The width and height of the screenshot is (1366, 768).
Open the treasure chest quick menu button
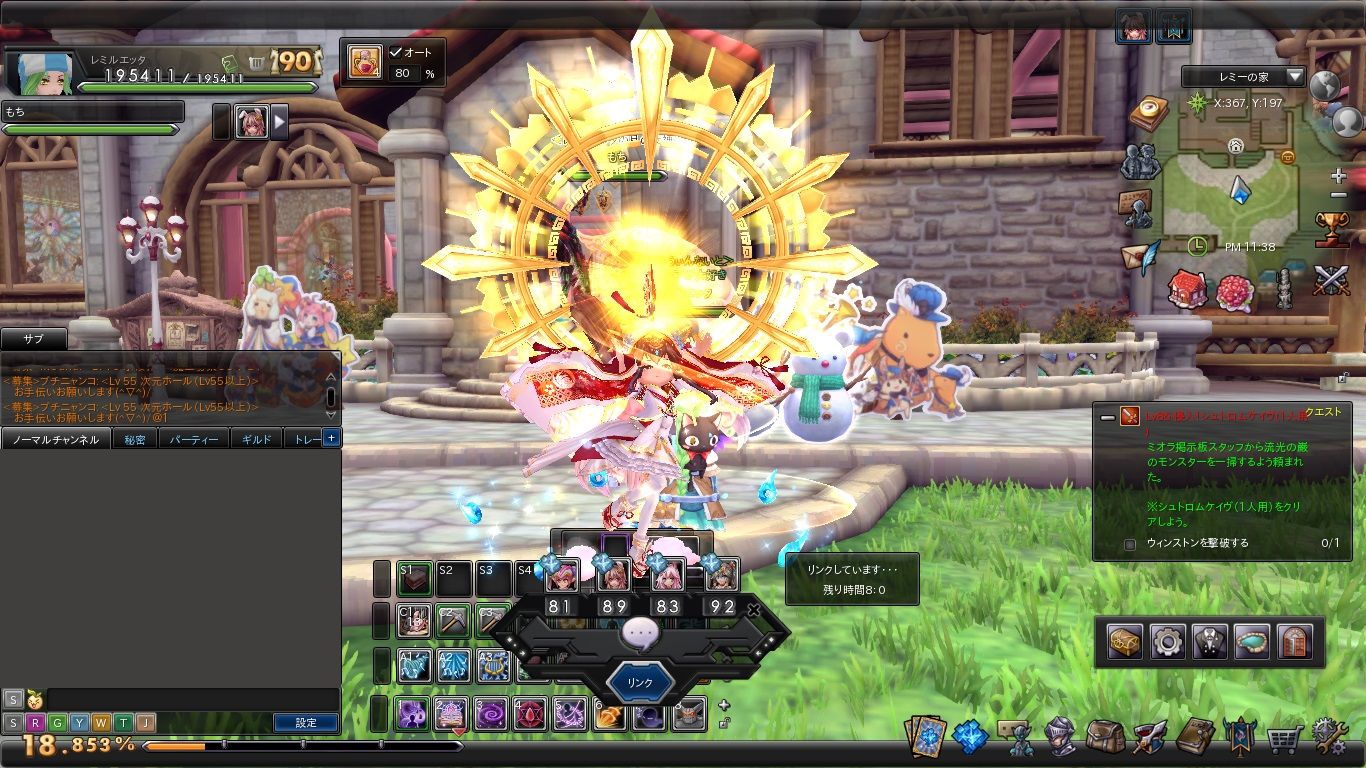(1125, 642)
